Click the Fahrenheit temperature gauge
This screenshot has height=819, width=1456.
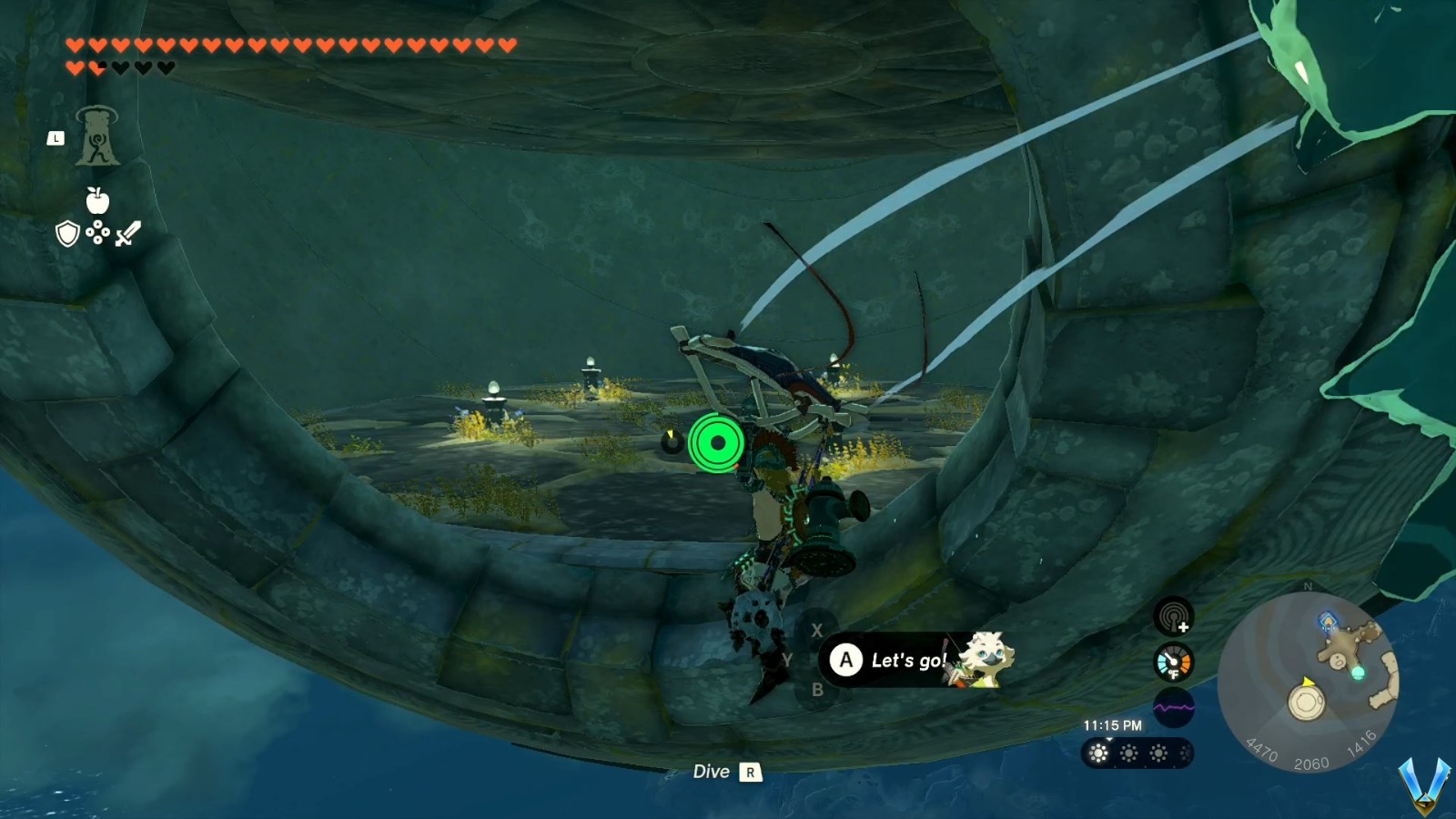click(1173, 662)
